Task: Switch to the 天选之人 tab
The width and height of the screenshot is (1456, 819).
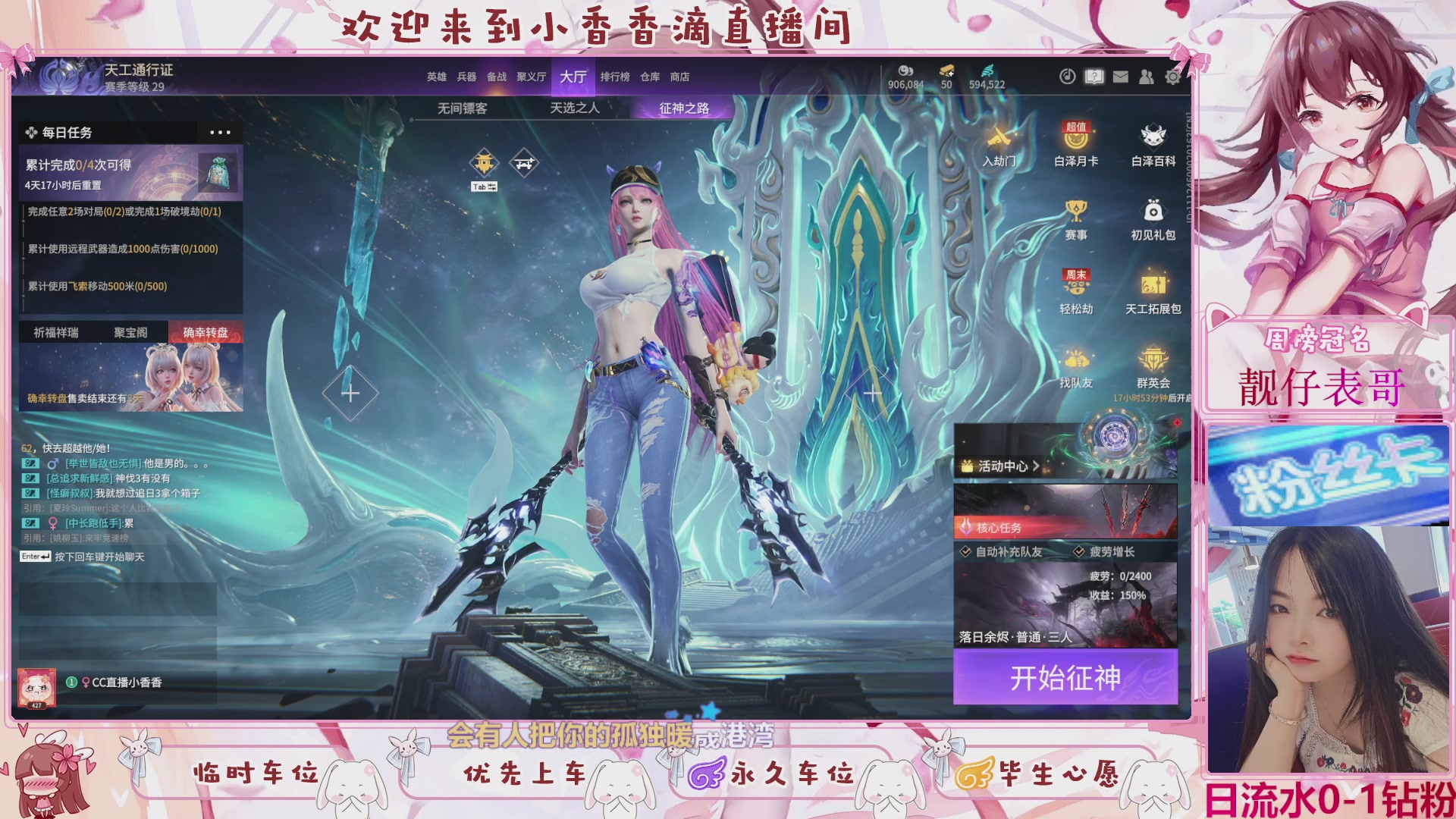Action: coord(573,108)
